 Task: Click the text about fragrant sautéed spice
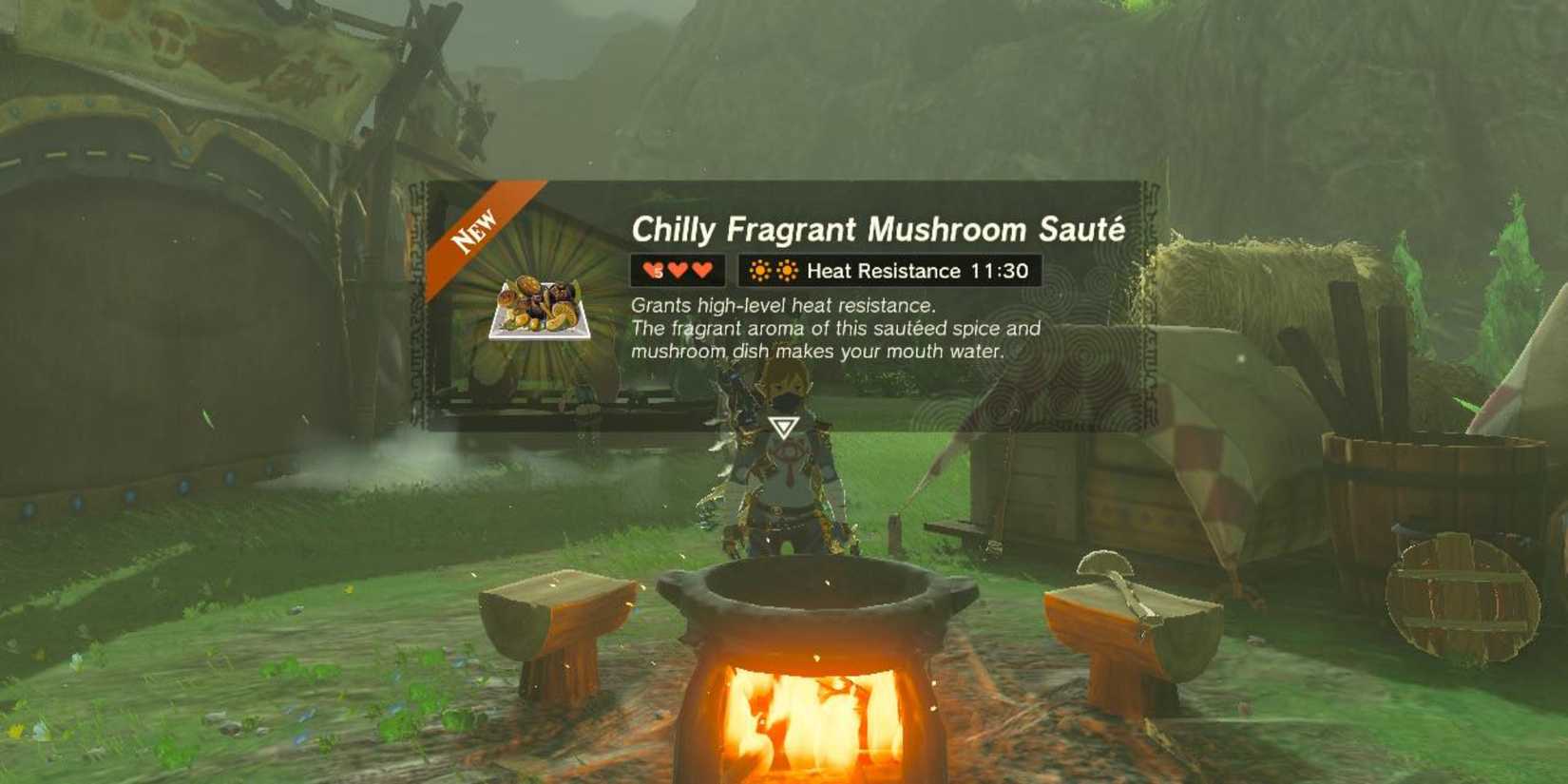pyautogui.click(x=836, y=328)
